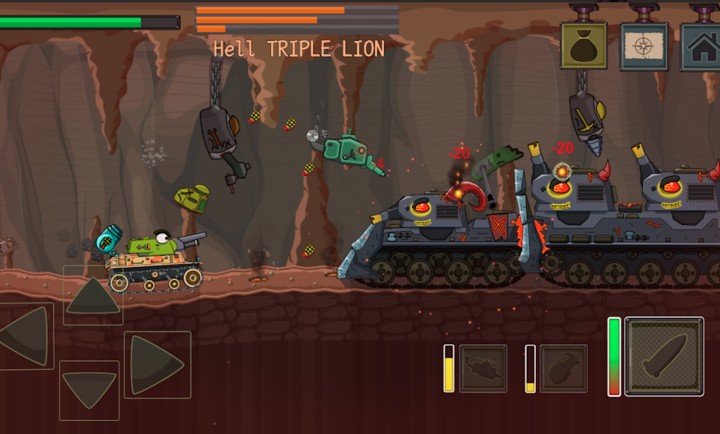Tap the up arrow control
Viewport: 720px width, 434px height.
[x=93, y=297]
